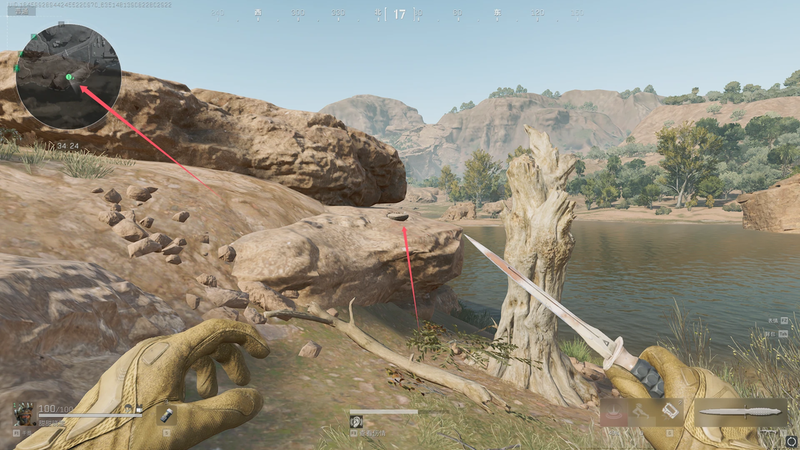Screen dimensions: 800x450
Task: Select the combat knife weapon slot
Action: coord(741,412)
